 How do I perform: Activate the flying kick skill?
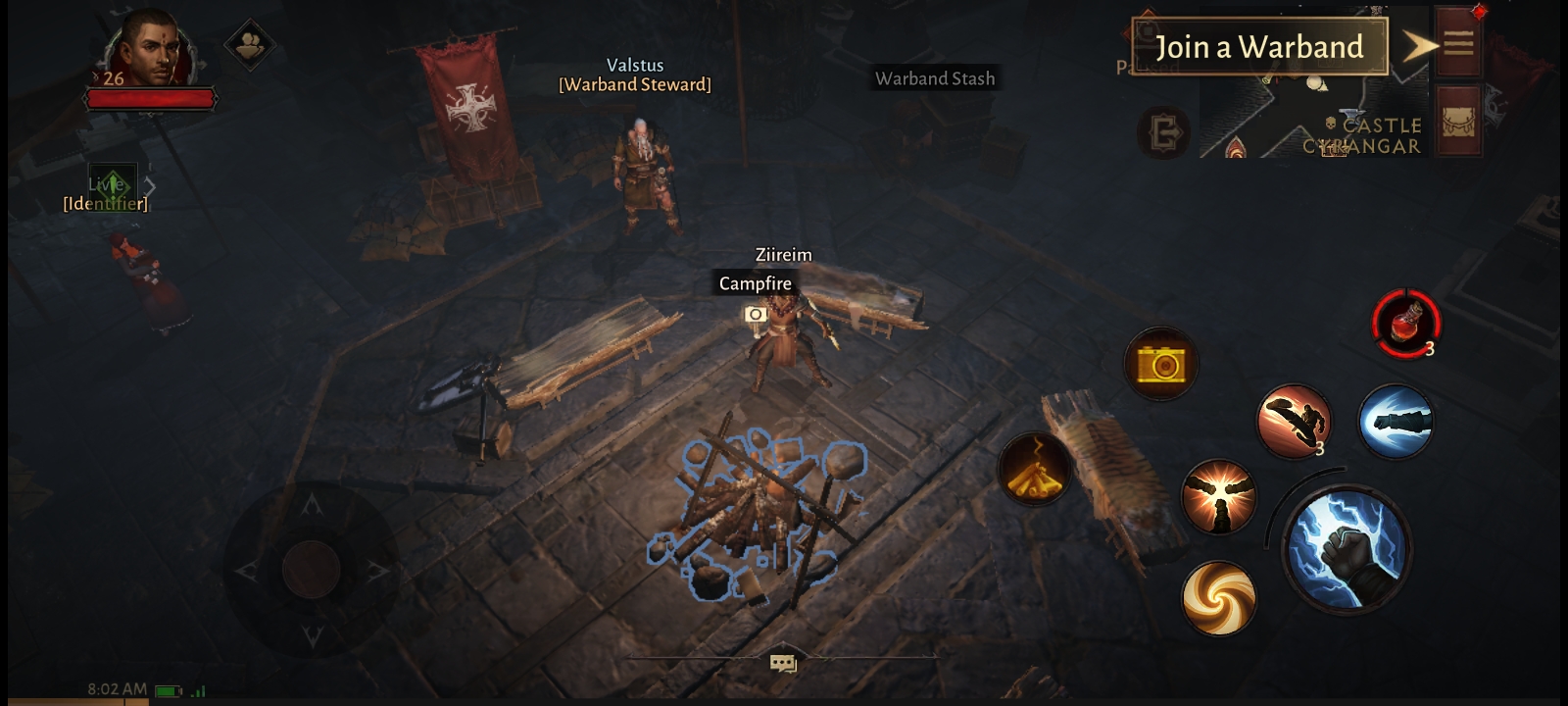pos(1295,422)
